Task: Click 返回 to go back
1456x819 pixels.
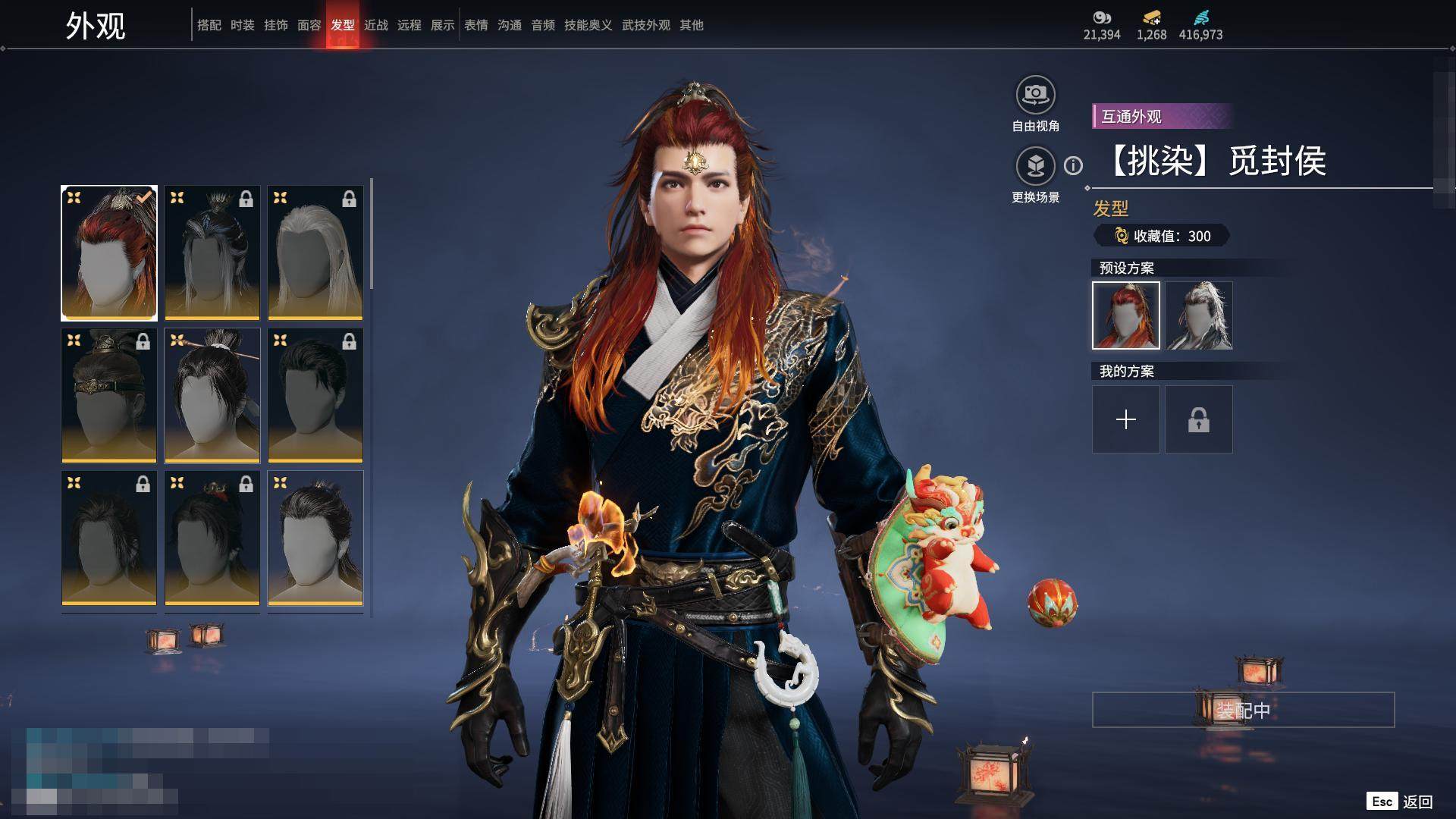Action: click(x=1417, y=802)
